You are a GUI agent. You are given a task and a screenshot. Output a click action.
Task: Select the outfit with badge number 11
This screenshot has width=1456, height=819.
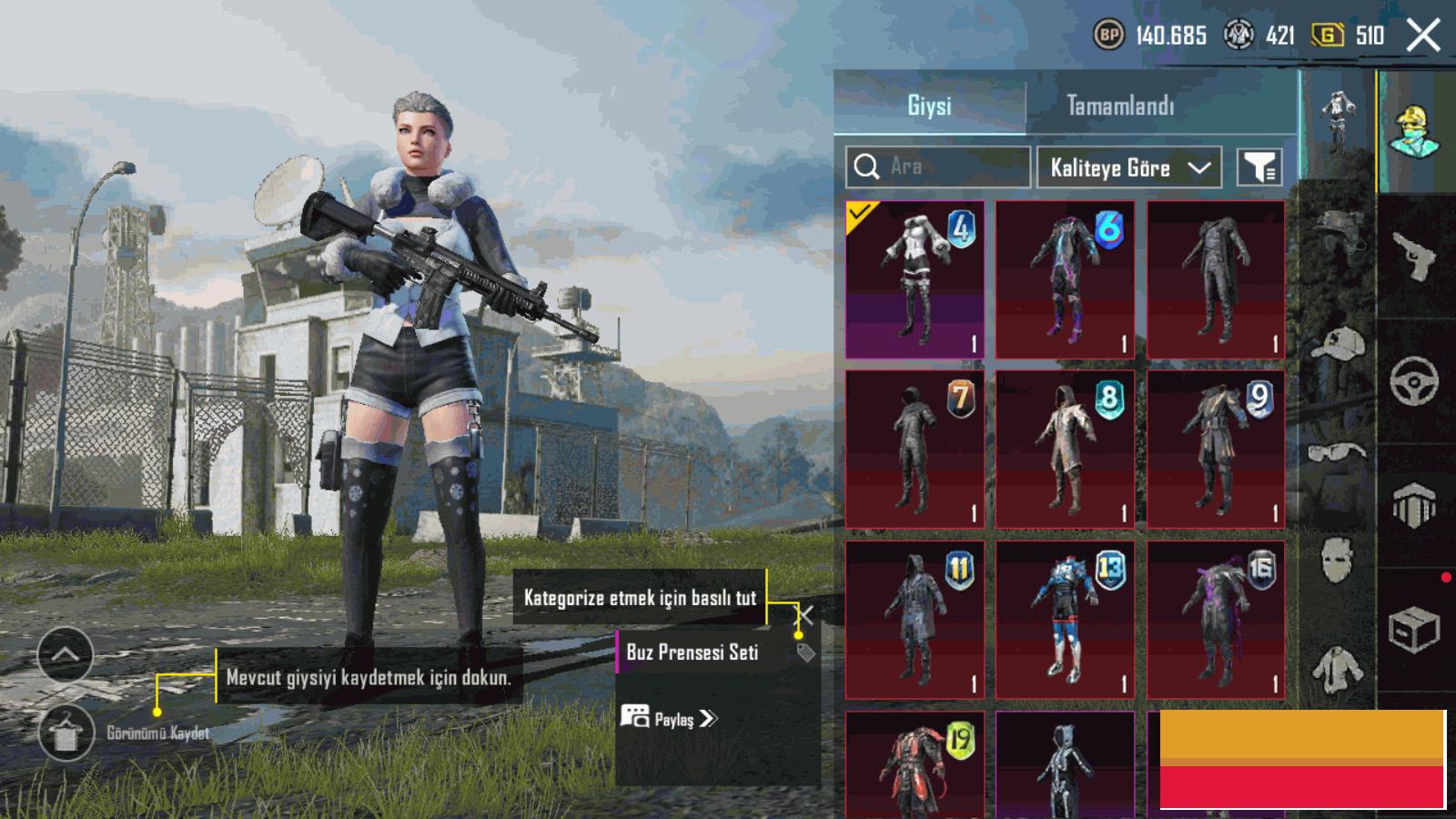pyautogui.click(x=915, y=619)
